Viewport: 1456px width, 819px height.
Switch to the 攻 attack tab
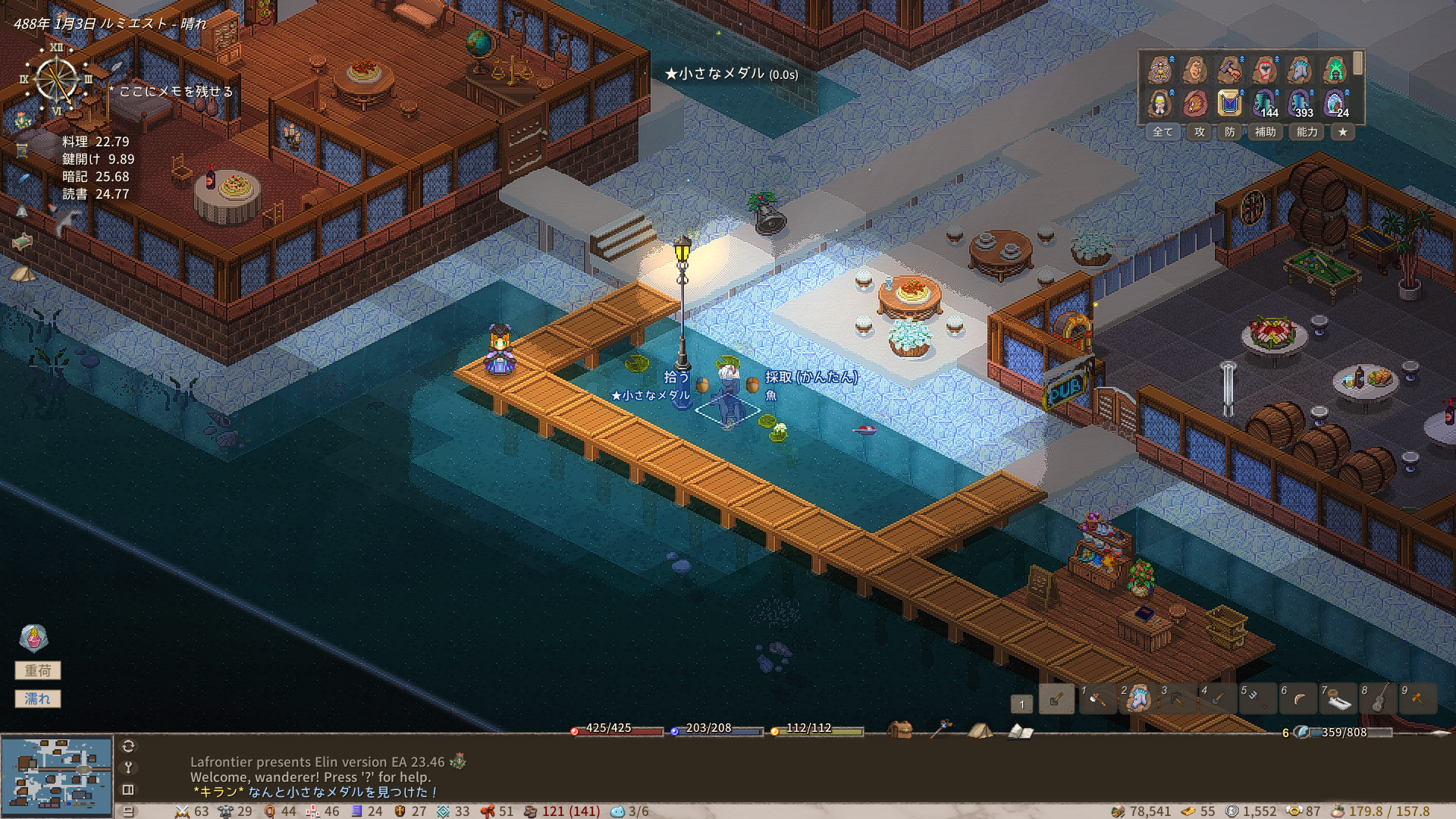(1200, 132)
